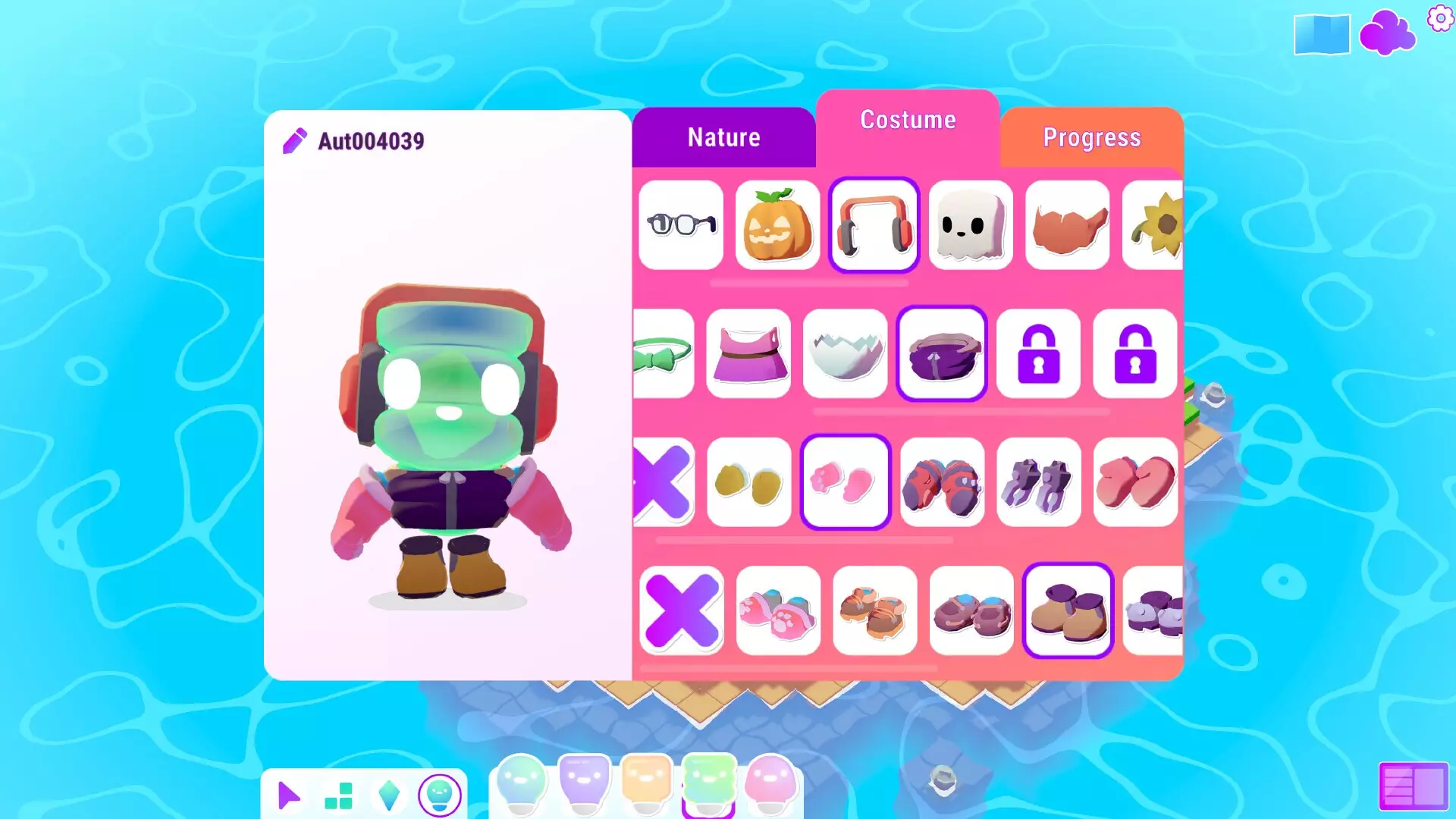This screenshot has height=819, width=1456.
Task: Select the headphones costume item
Action: coord(874,225)
